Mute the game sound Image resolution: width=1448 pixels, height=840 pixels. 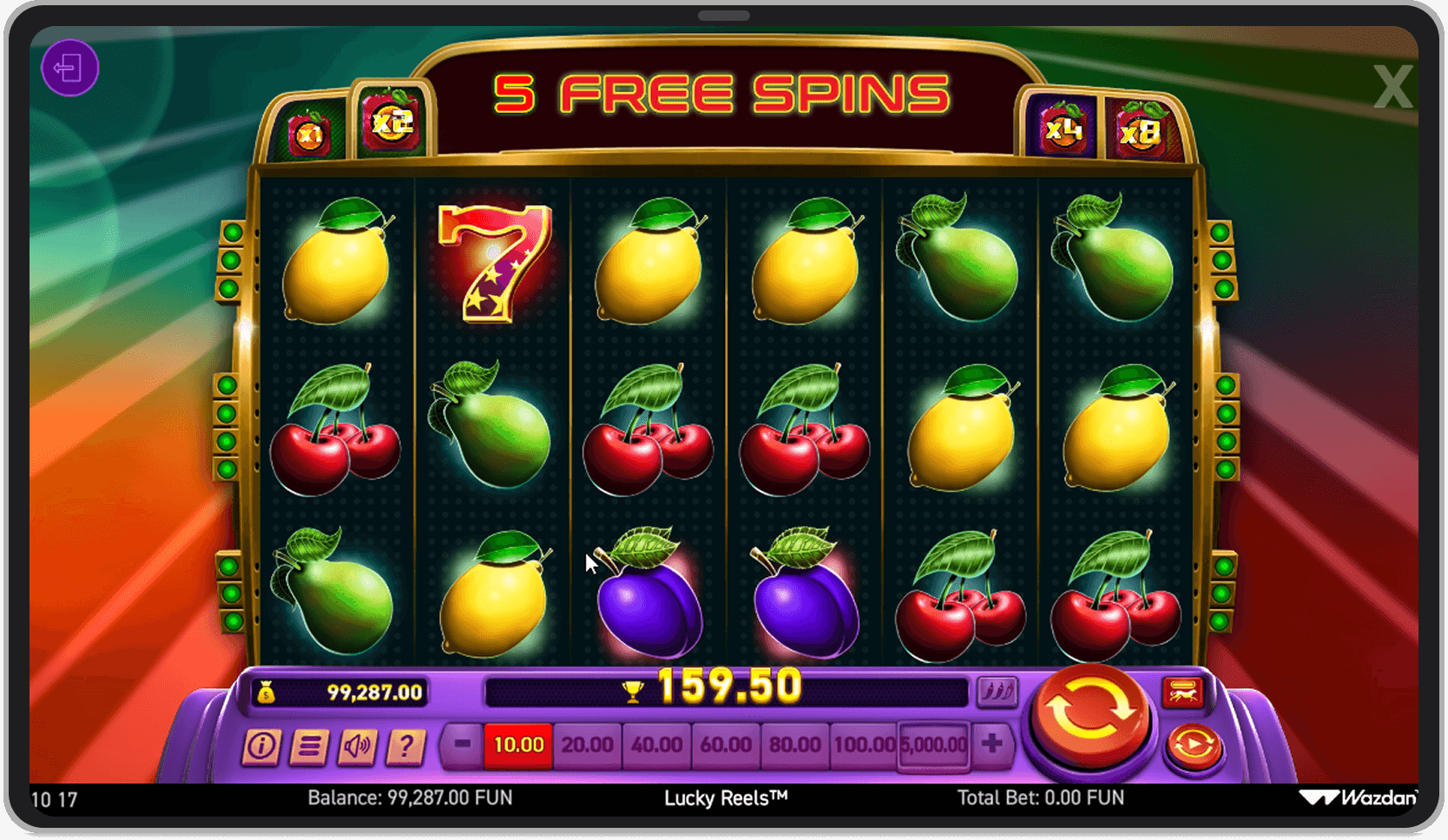pos(359,746)
